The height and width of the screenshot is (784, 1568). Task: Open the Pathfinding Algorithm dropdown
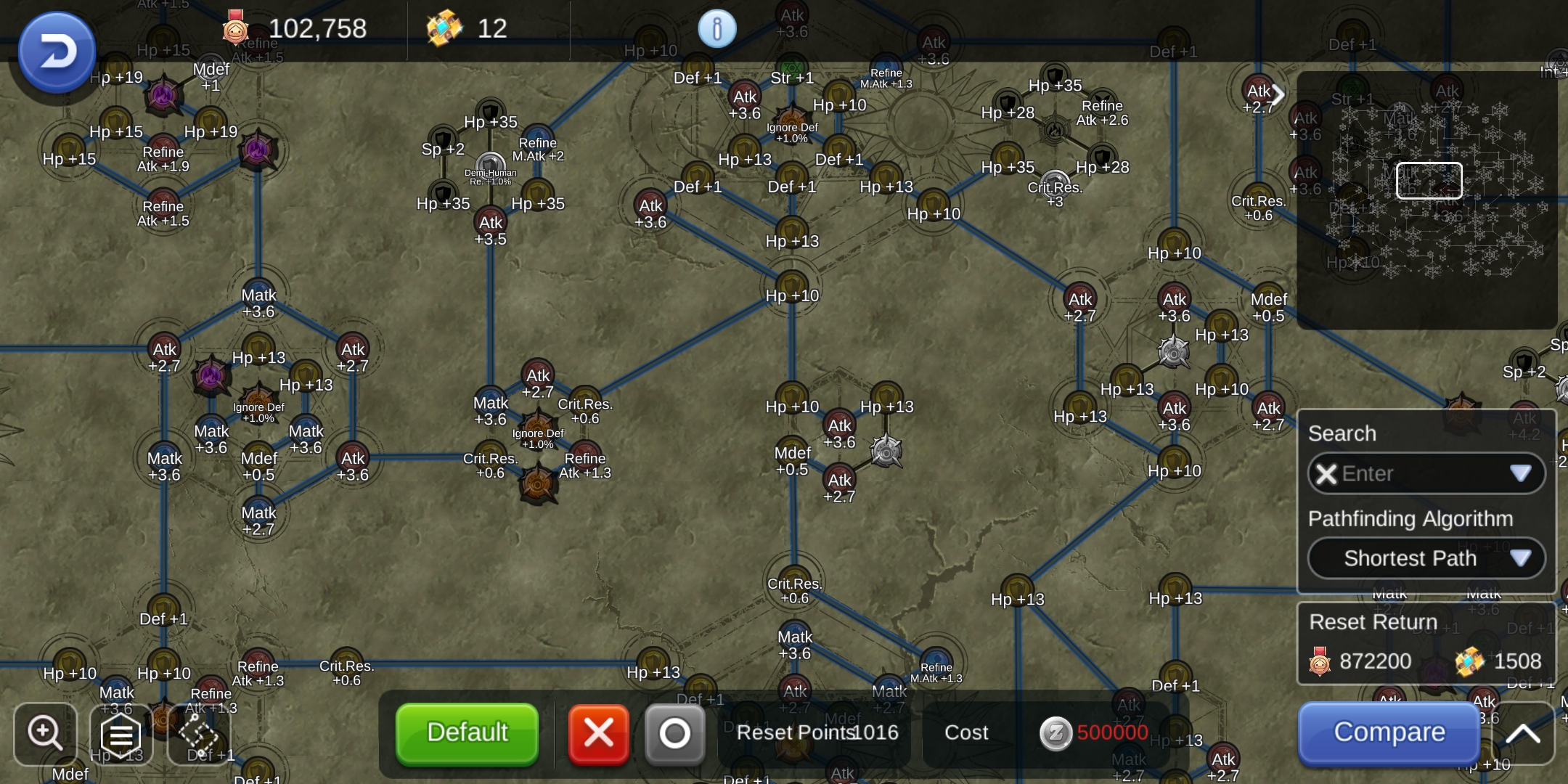click(x=1426, y=558)
